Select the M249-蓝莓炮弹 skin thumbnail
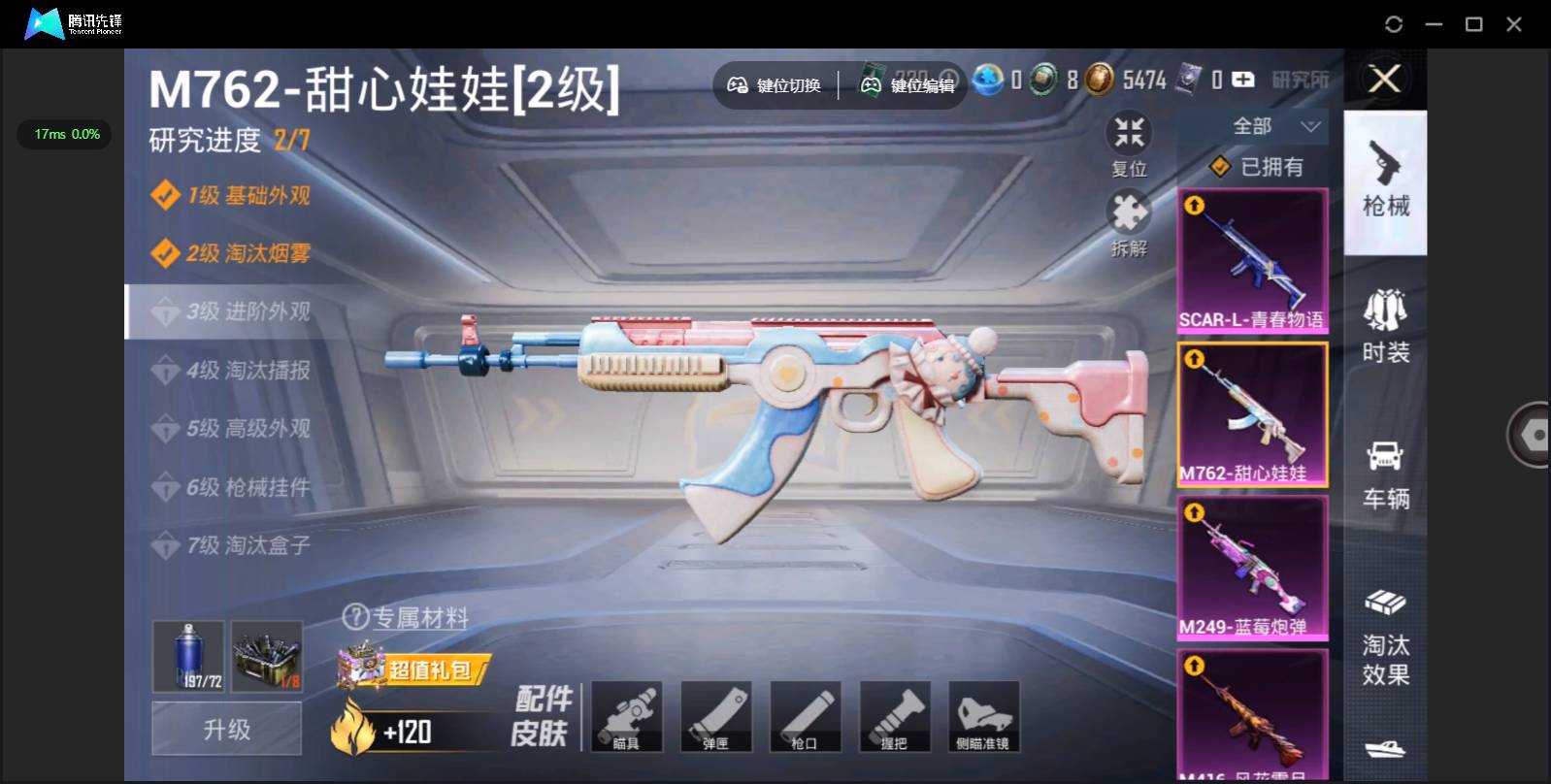The height and width of the screenshot is (784, 1551). click(x=1253, y=568)
